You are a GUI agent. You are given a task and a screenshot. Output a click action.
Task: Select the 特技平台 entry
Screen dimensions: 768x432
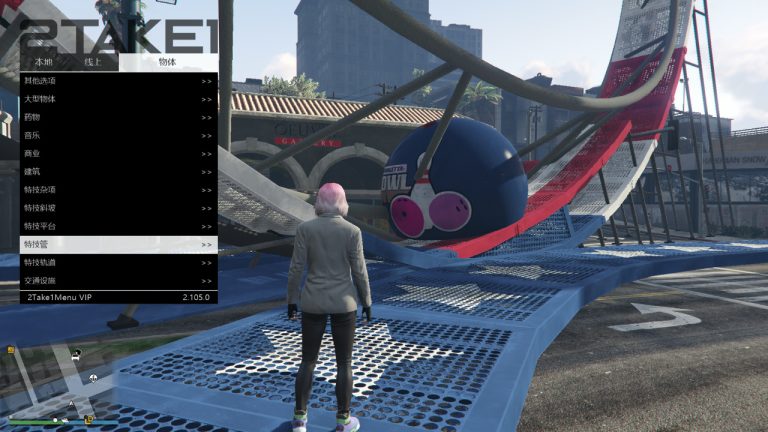118,226
